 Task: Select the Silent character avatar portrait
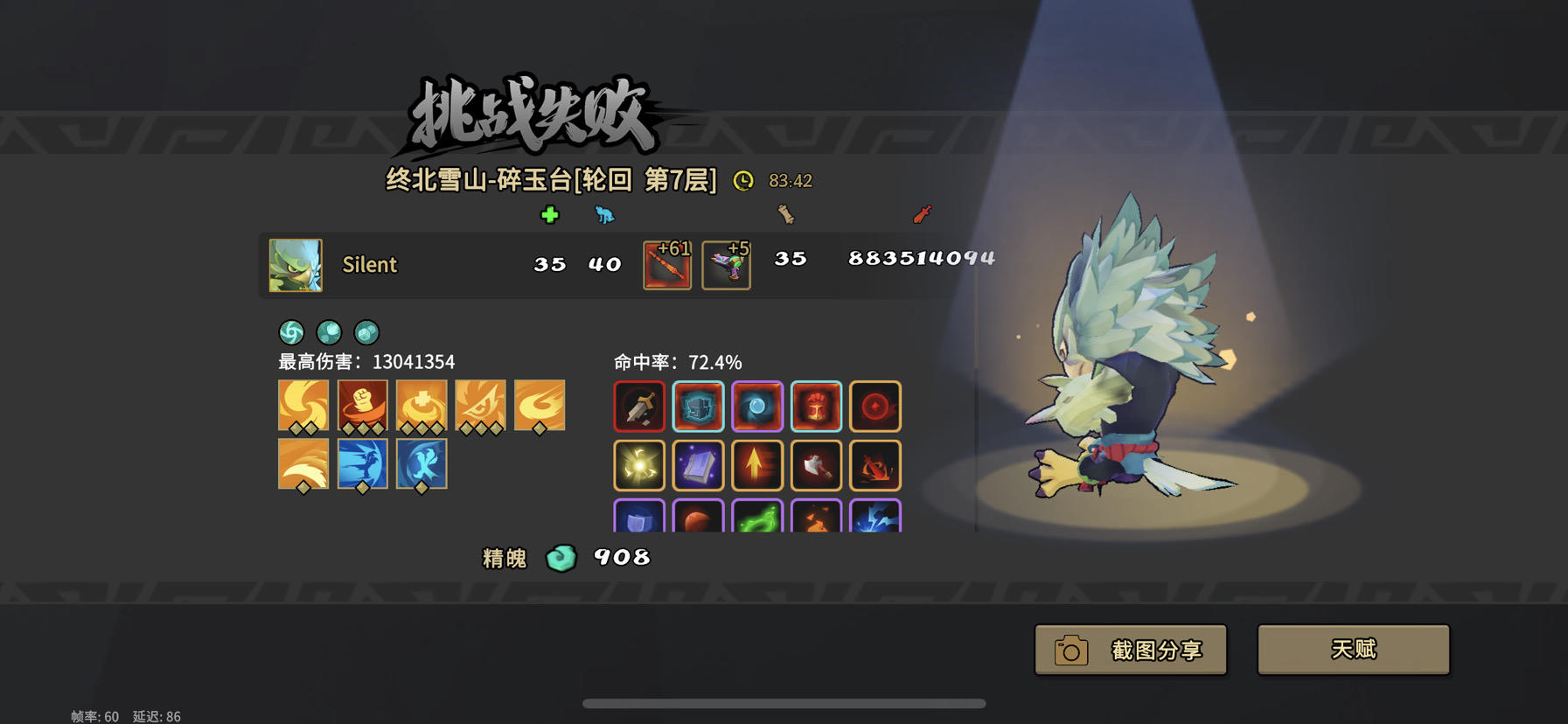(295, 265)
